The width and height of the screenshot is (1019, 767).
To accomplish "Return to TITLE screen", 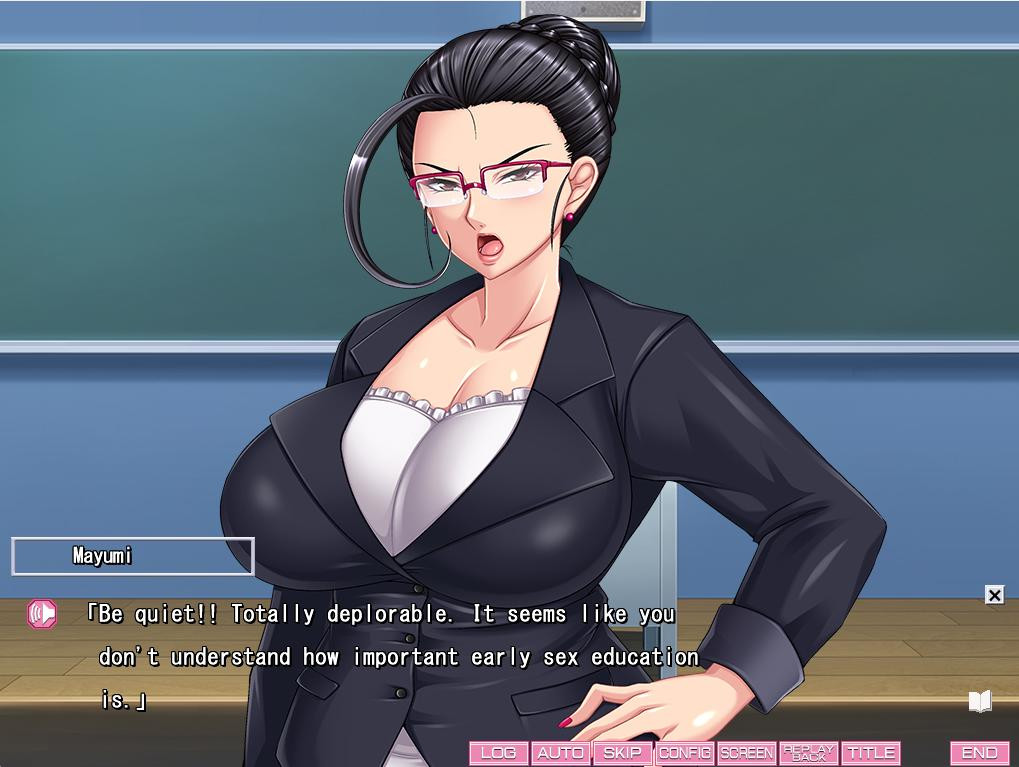I will [871, 753].
